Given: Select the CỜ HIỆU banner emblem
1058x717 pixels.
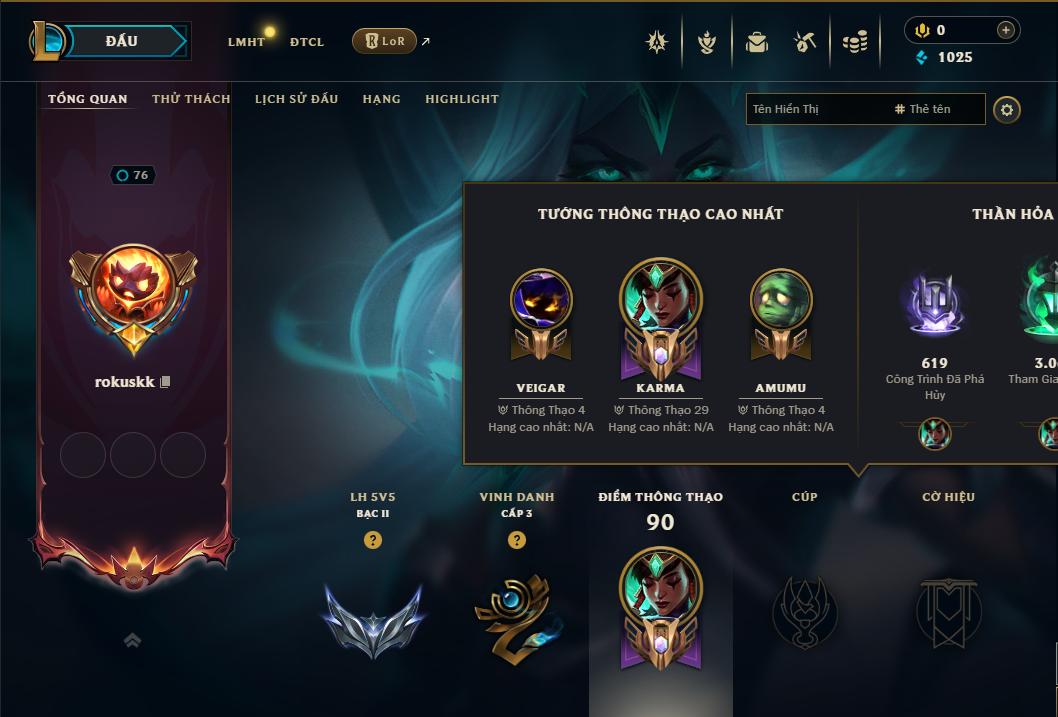Looking at the screenshot, I should [x=948, y=610].
